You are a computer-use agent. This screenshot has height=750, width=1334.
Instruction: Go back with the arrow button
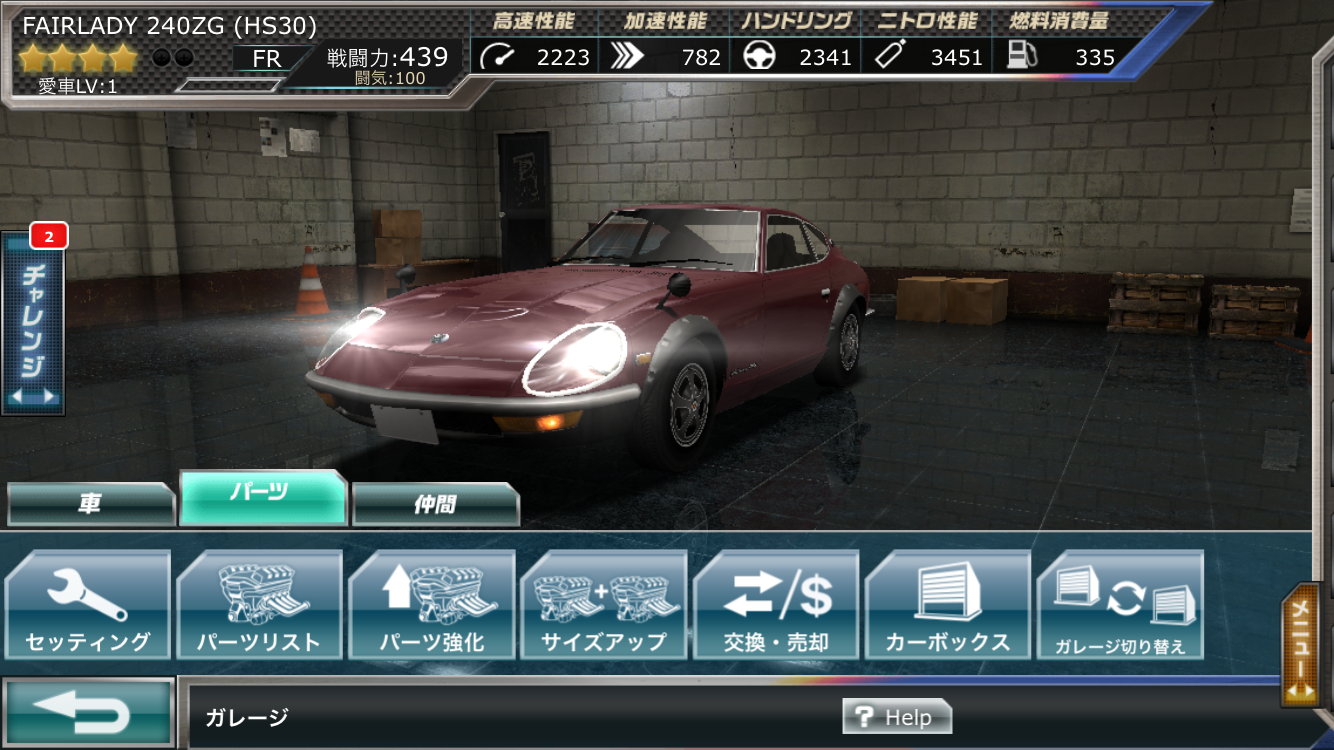tap(89, 712)
